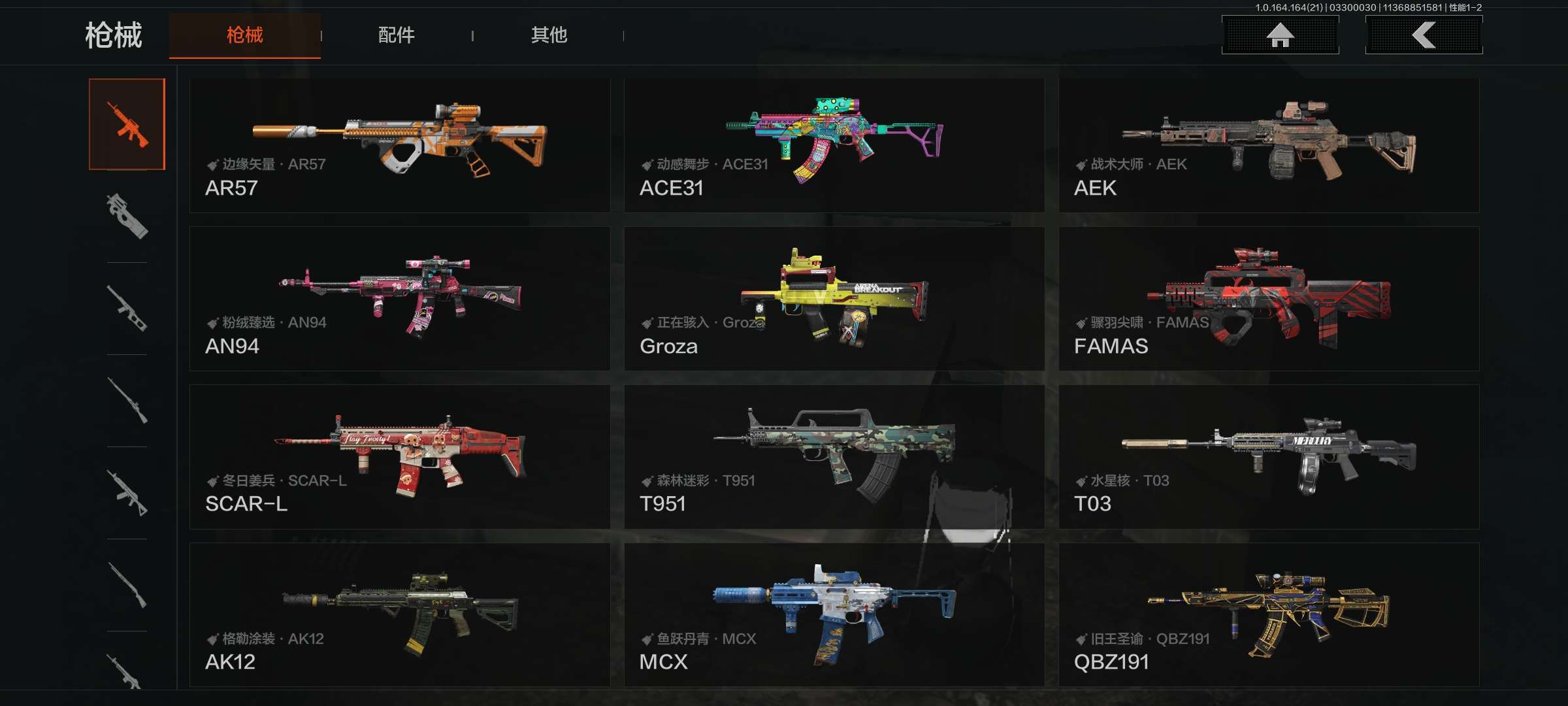
Task: Switch to the 配件 tab
Action: tap(396, 35)
